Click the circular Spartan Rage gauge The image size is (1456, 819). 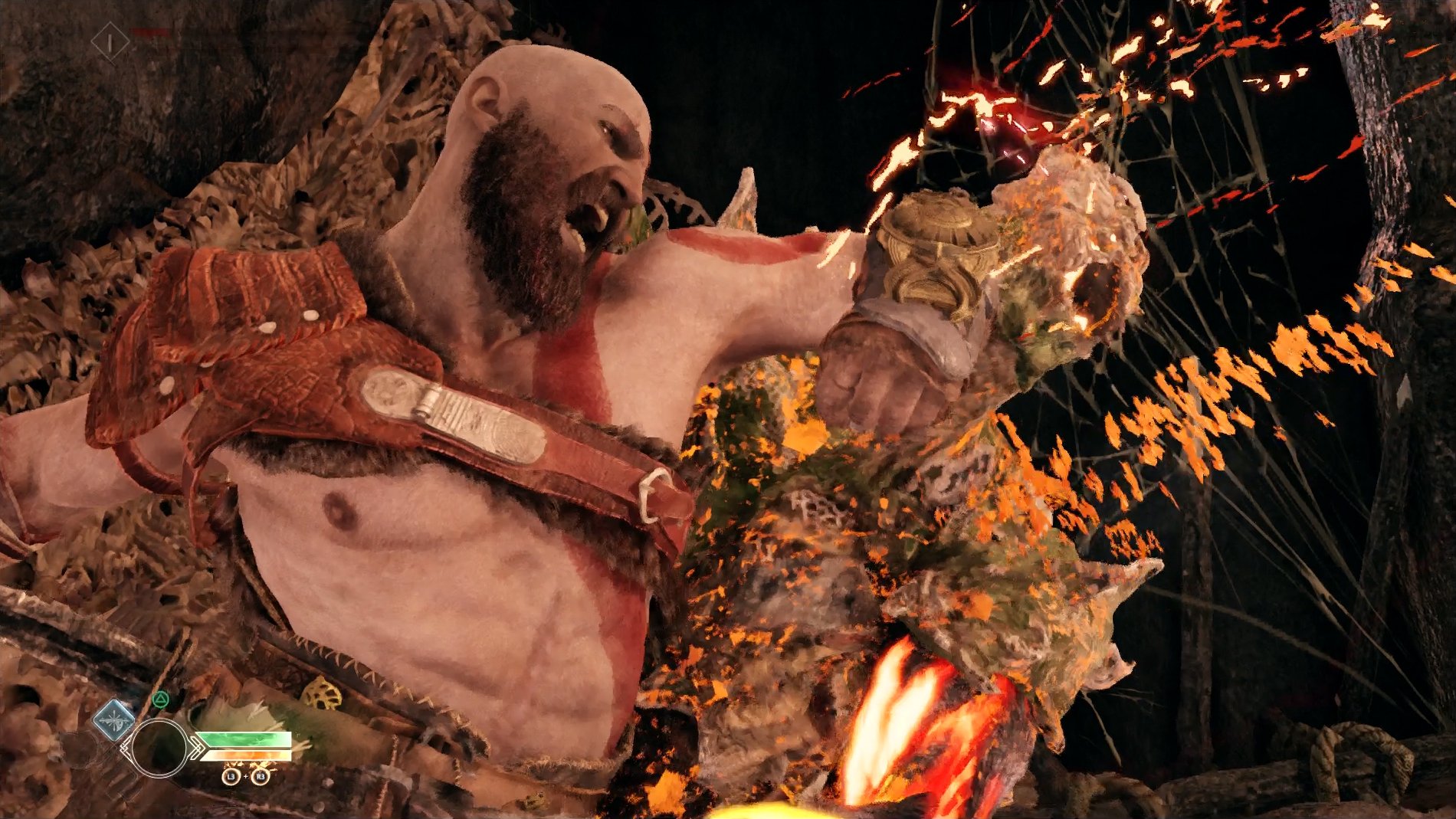coord(159,748)
